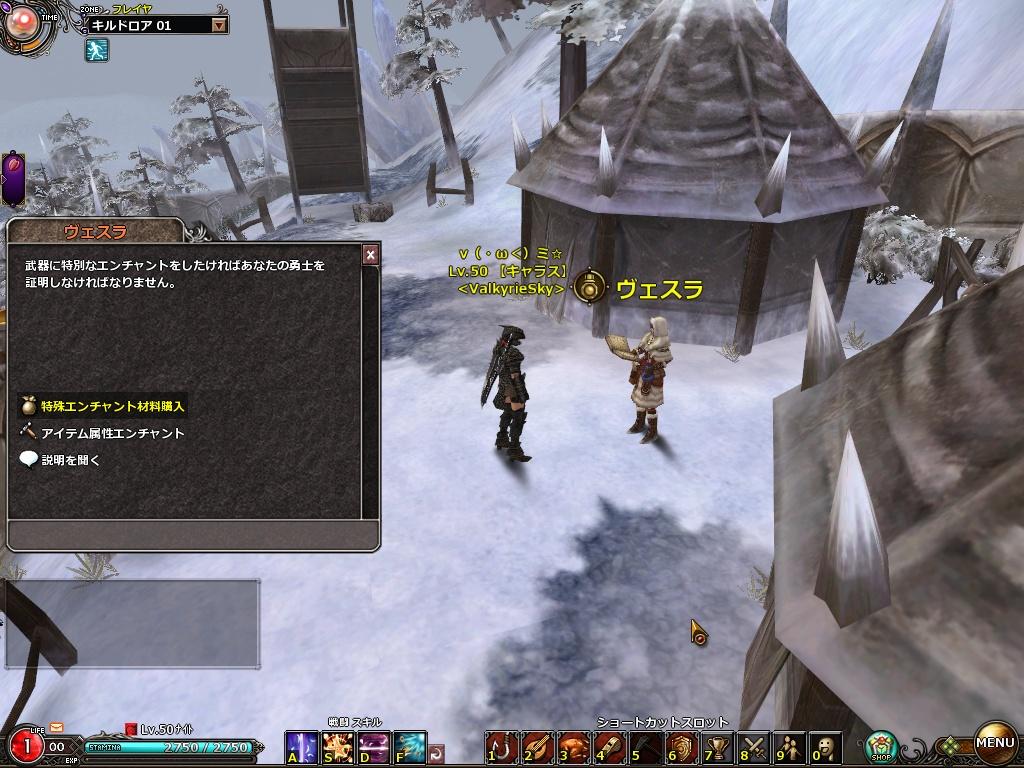This screenshot has width=1024, height=768.
Task: Activate crossed swords shortcut slot 8
Action: tap(752, 747)
